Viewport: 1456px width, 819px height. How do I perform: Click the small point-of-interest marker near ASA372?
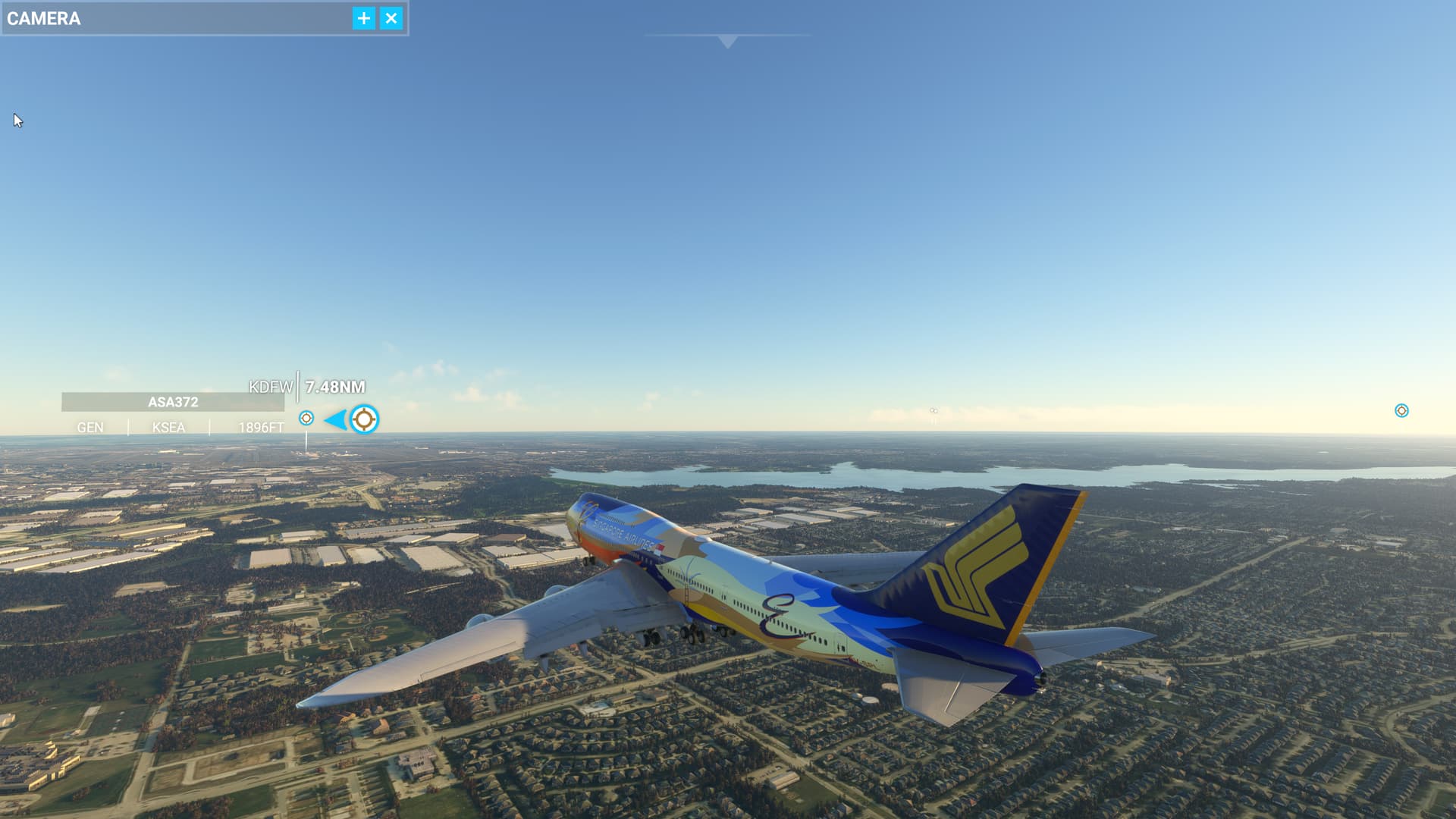306,418
